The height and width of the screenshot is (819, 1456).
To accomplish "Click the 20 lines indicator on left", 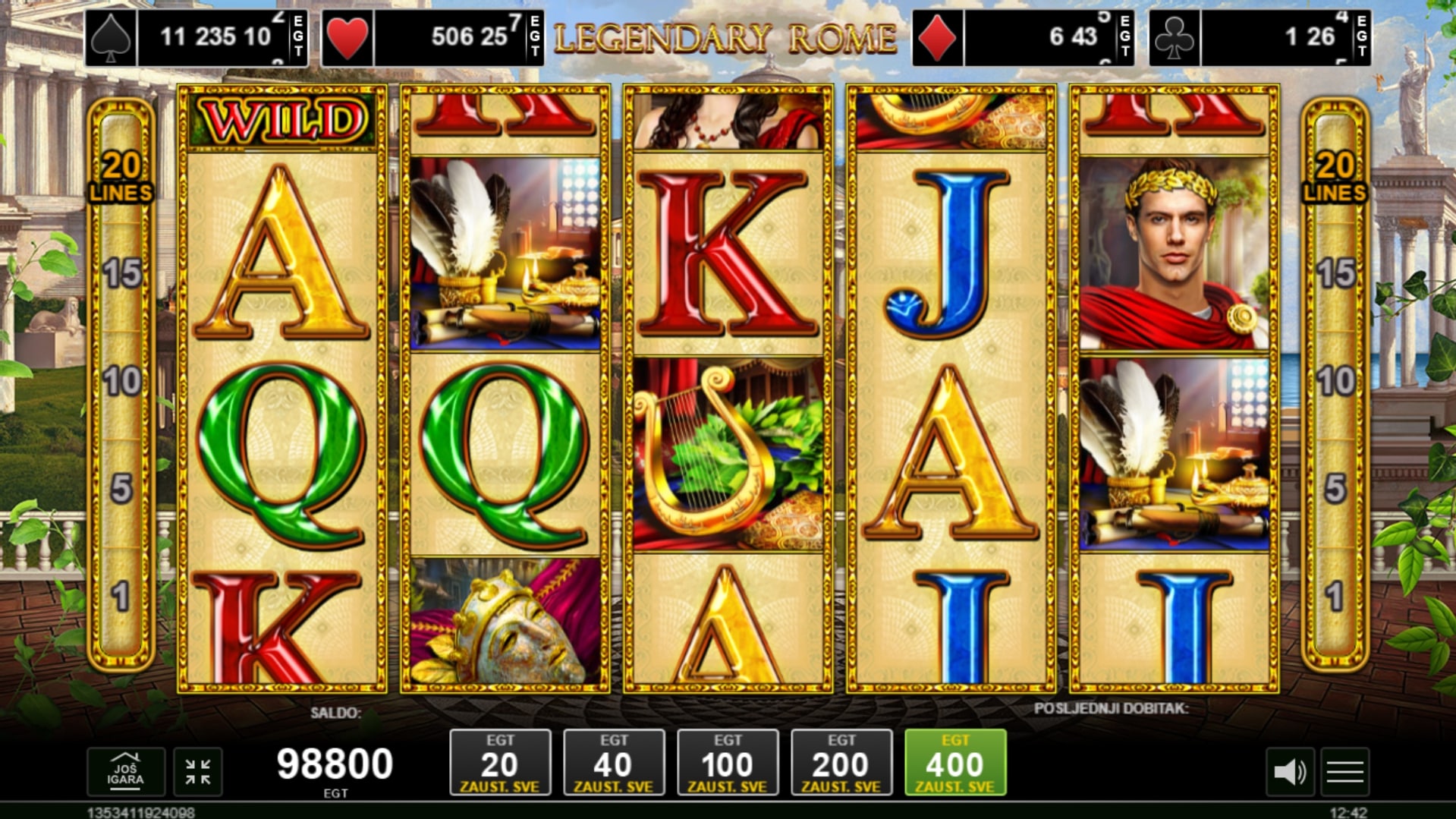I will (121, 176).
